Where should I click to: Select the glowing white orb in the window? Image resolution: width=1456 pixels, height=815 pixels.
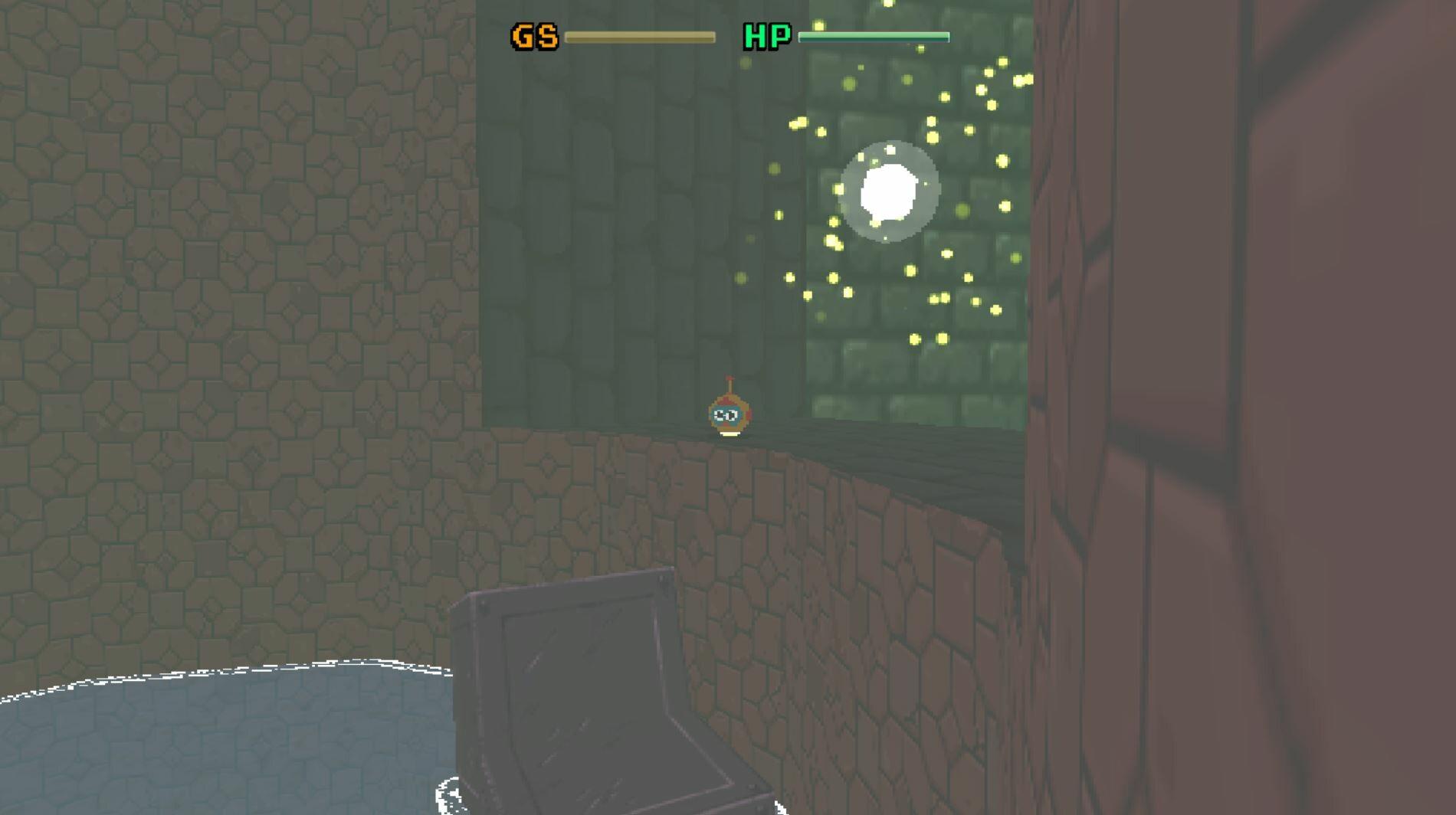pyautogui.click(x=889, y=190)
